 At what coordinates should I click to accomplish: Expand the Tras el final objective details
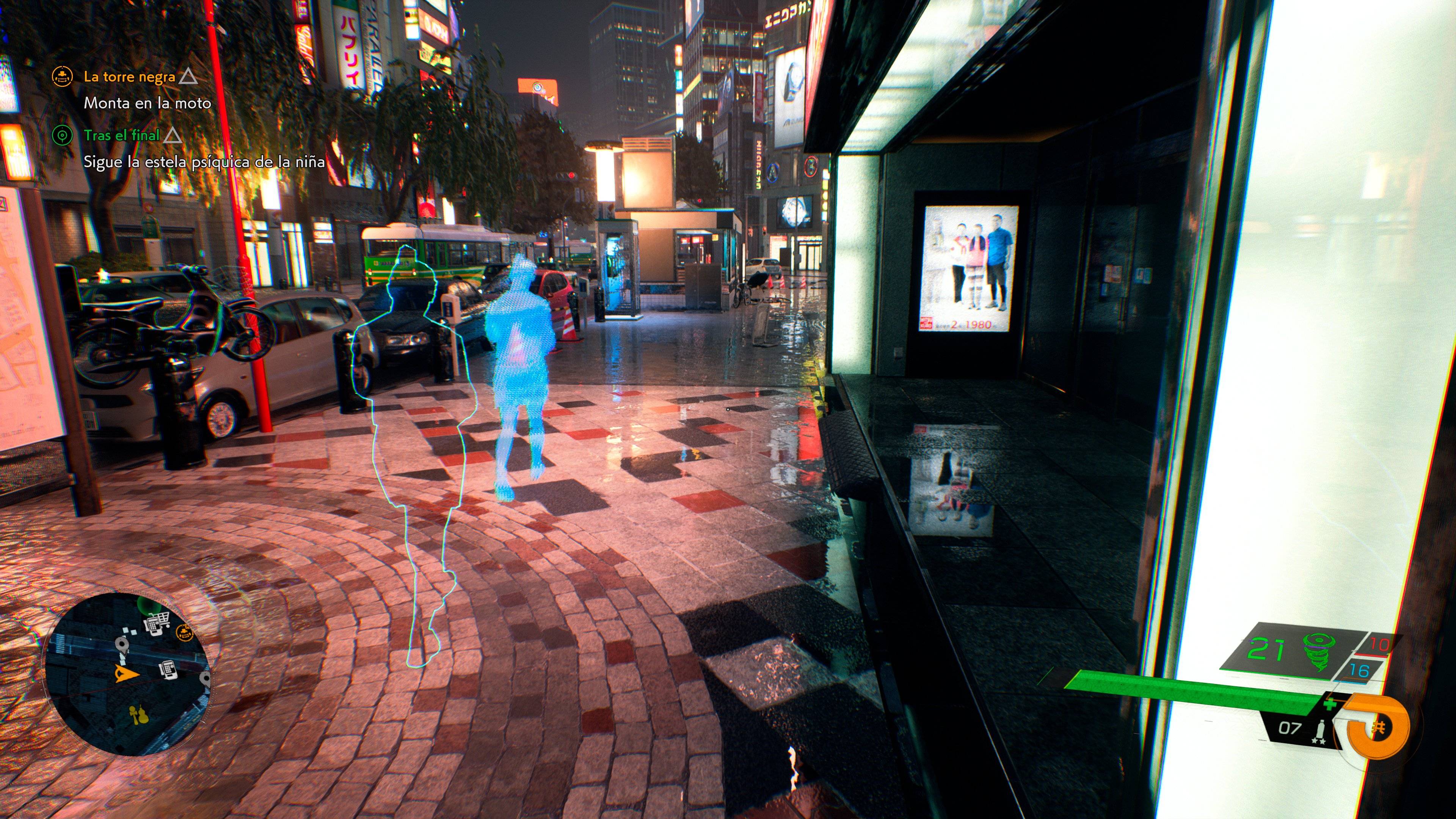click(x=123, y=136)
